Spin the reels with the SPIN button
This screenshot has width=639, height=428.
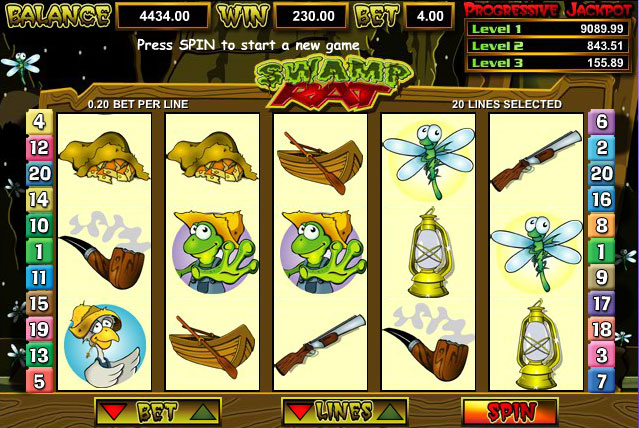click(509, 411)
